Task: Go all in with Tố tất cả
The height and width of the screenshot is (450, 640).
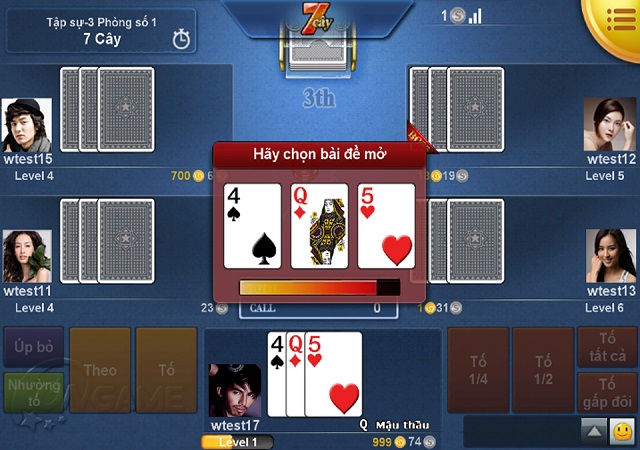Action: point(608,347)
